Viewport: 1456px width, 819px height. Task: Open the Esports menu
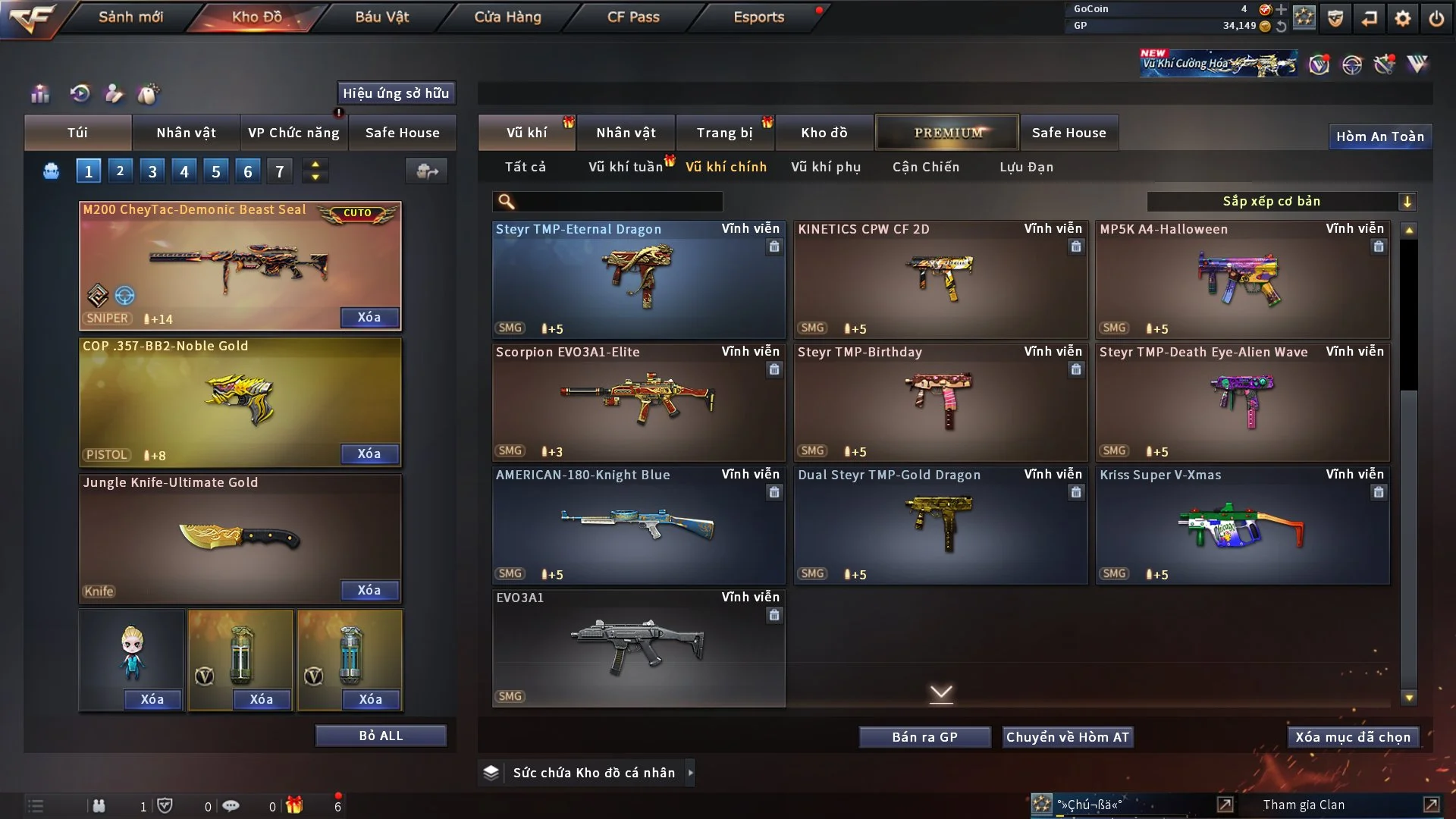coord(758,17)
